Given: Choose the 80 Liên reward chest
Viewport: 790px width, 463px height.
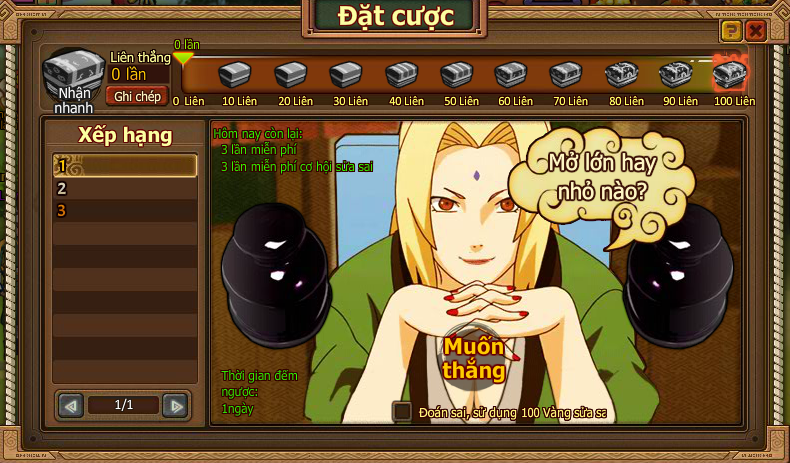Looking at the screenshot, I should [620, 75].
